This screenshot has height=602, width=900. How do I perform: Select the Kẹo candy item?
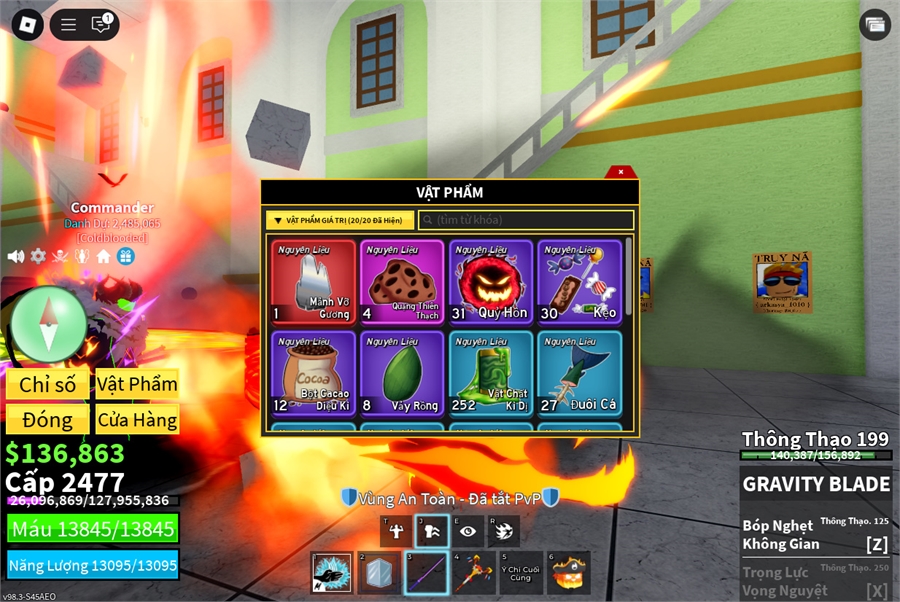pos(580,282)
